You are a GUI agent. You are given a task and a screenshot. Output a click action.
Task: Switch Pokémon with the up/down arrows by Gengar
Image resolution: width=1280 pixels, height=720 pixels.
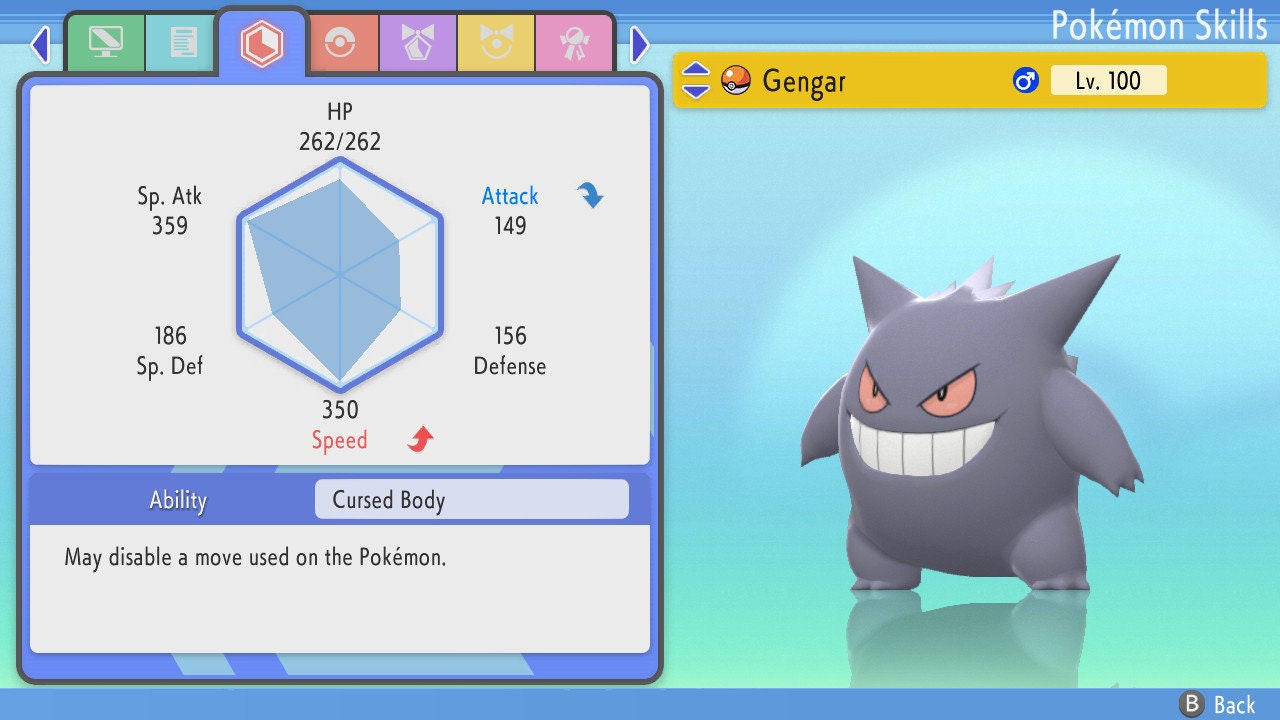click(x=695, y=80)
